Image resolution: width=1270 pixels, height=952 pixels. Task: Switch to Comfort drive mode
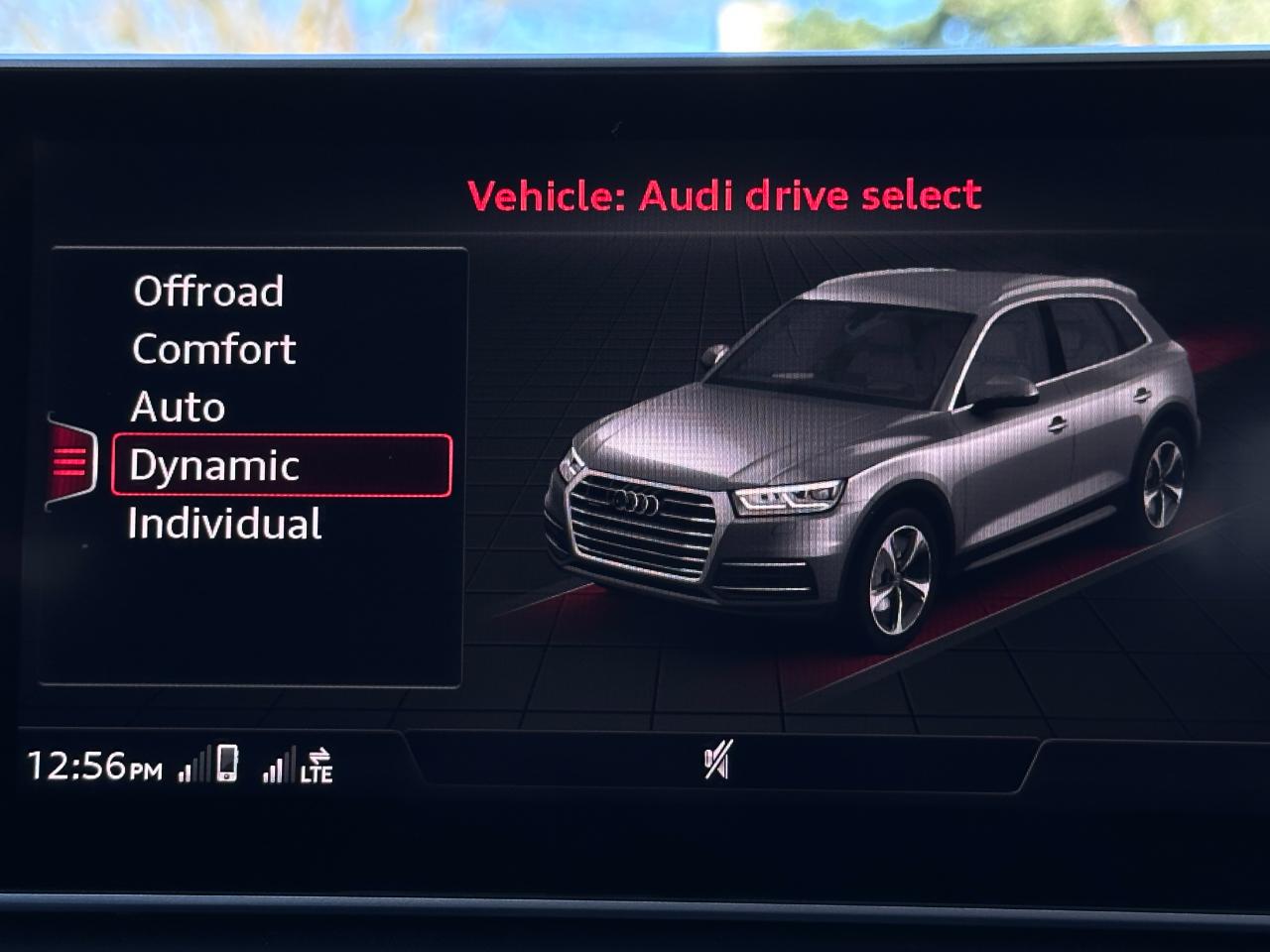pos(211,349)
